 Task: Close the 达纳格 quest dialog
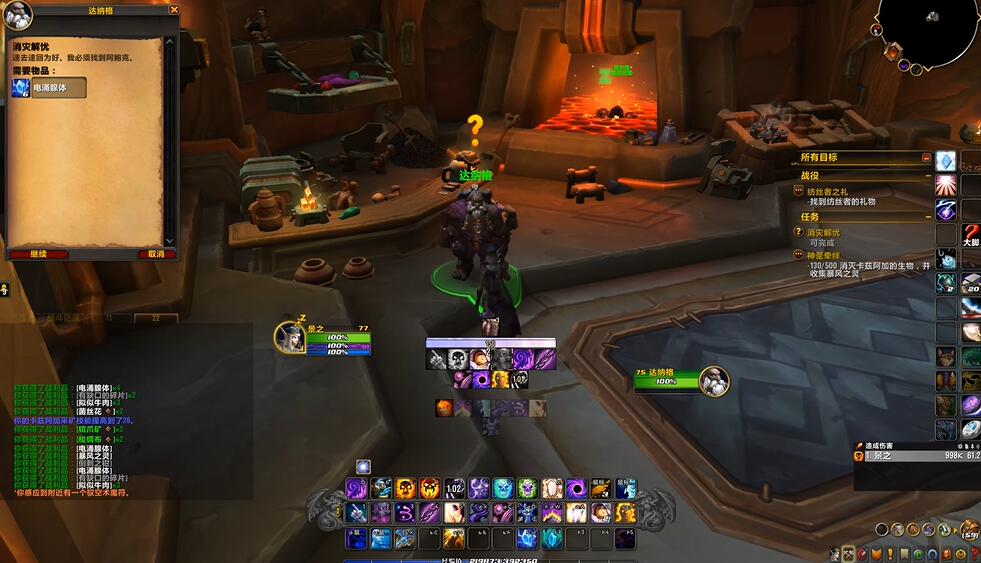point(174,9)
